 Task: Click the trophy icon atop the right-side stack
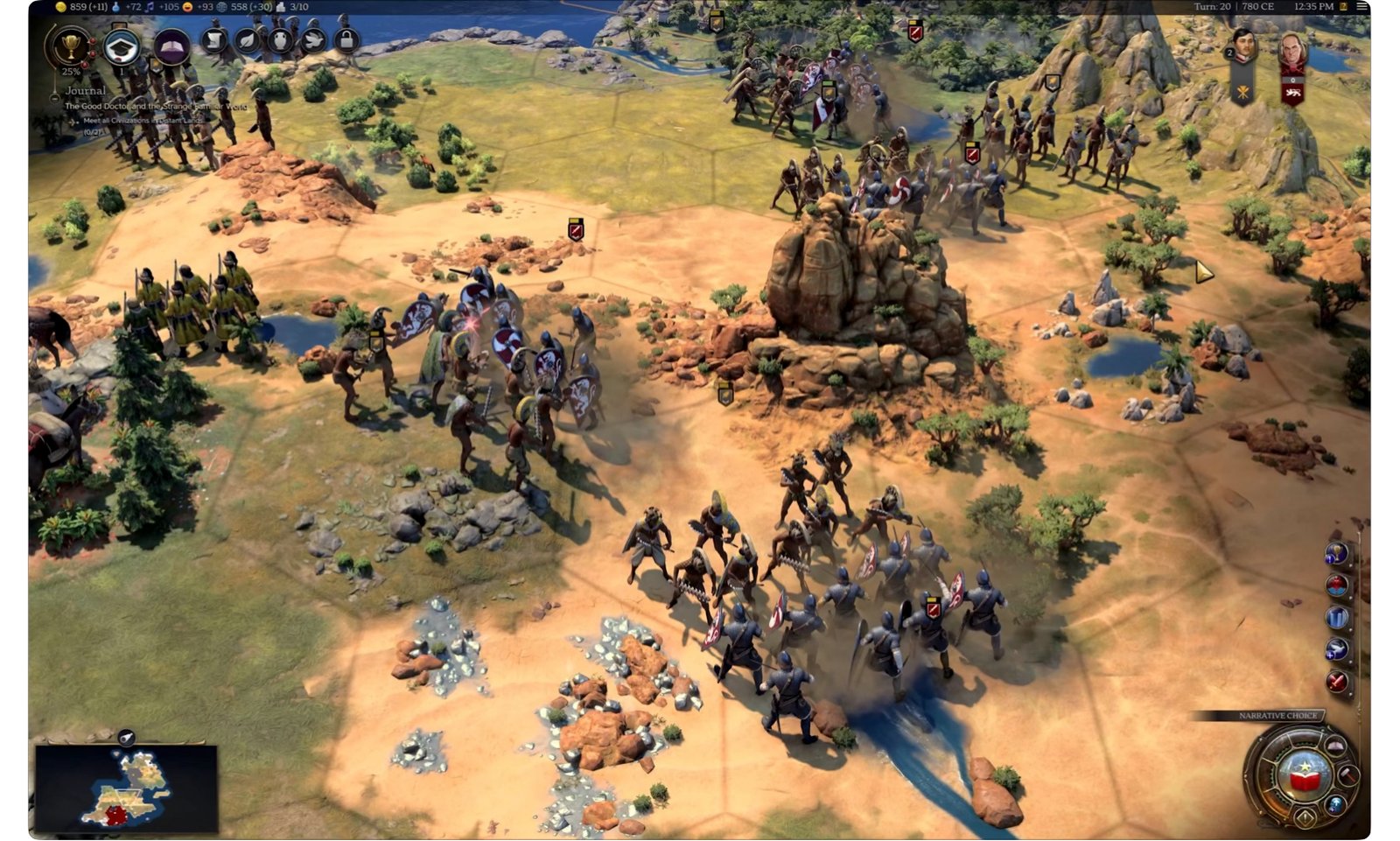pos(1336,553)
